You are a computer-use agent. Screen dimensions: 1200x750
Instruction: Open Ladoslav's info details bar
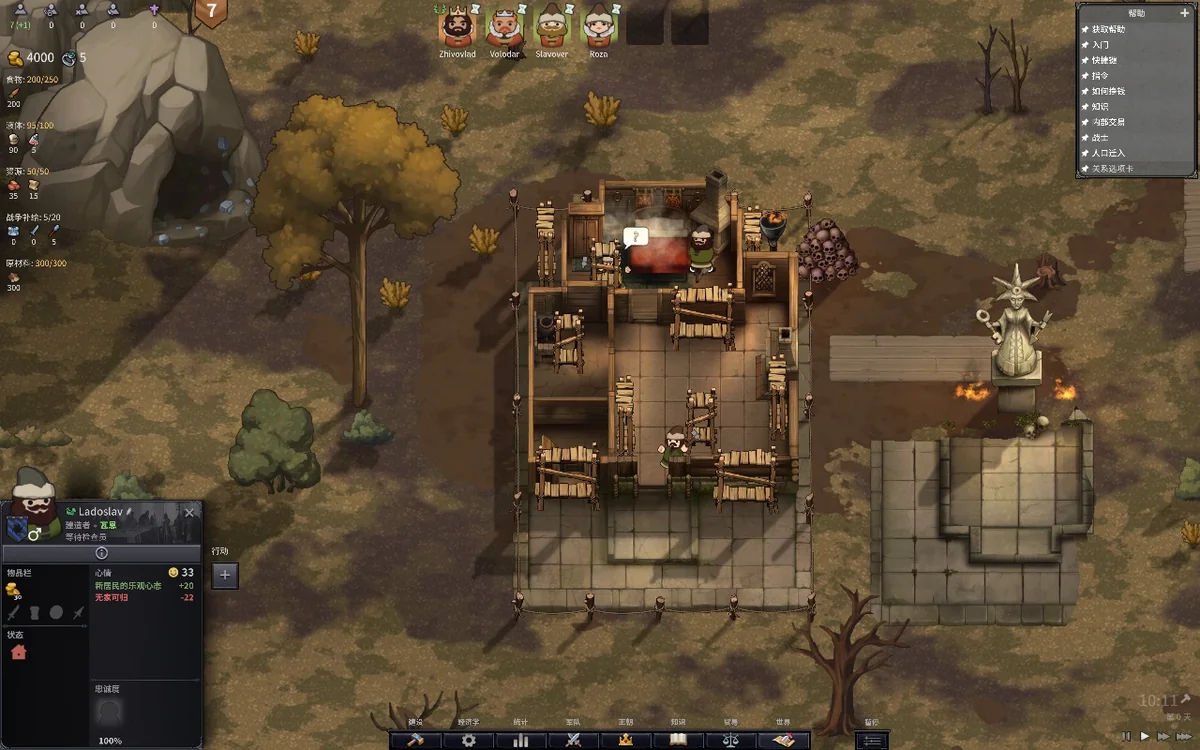101,553
